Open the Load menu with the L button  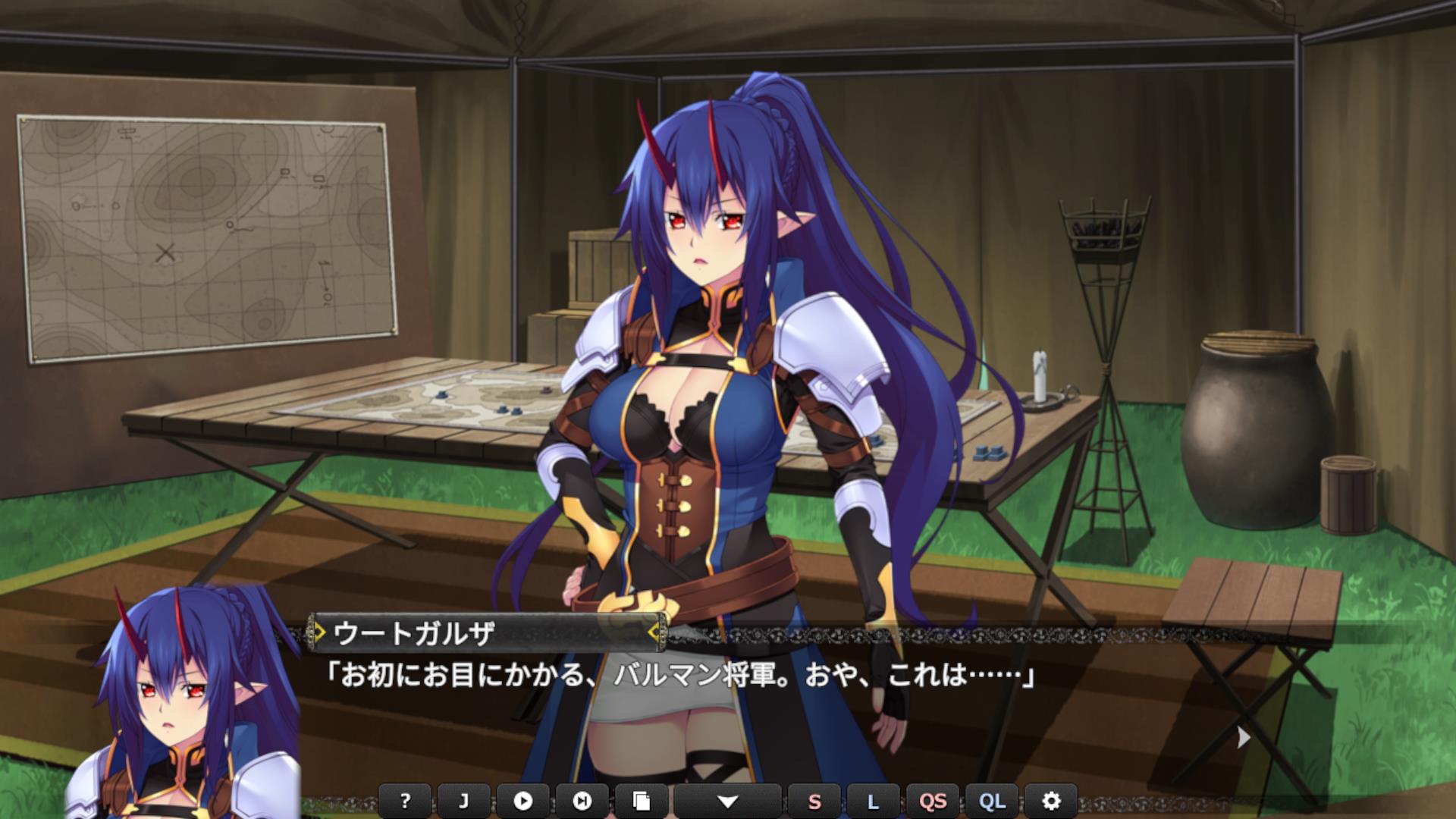[x=873, y=801]
